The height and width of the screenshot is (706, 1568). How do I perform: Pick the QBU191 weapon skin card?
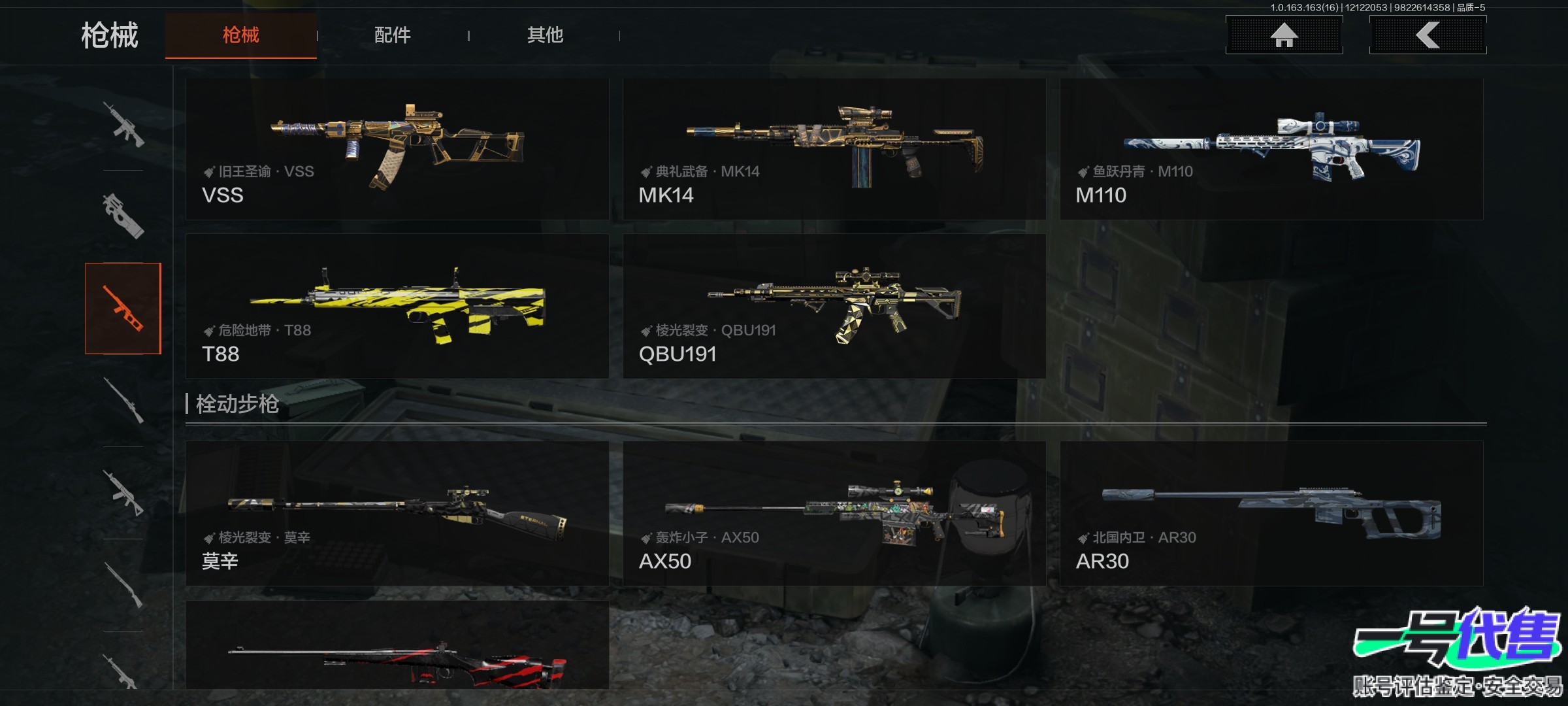click(x=834, y=306)
